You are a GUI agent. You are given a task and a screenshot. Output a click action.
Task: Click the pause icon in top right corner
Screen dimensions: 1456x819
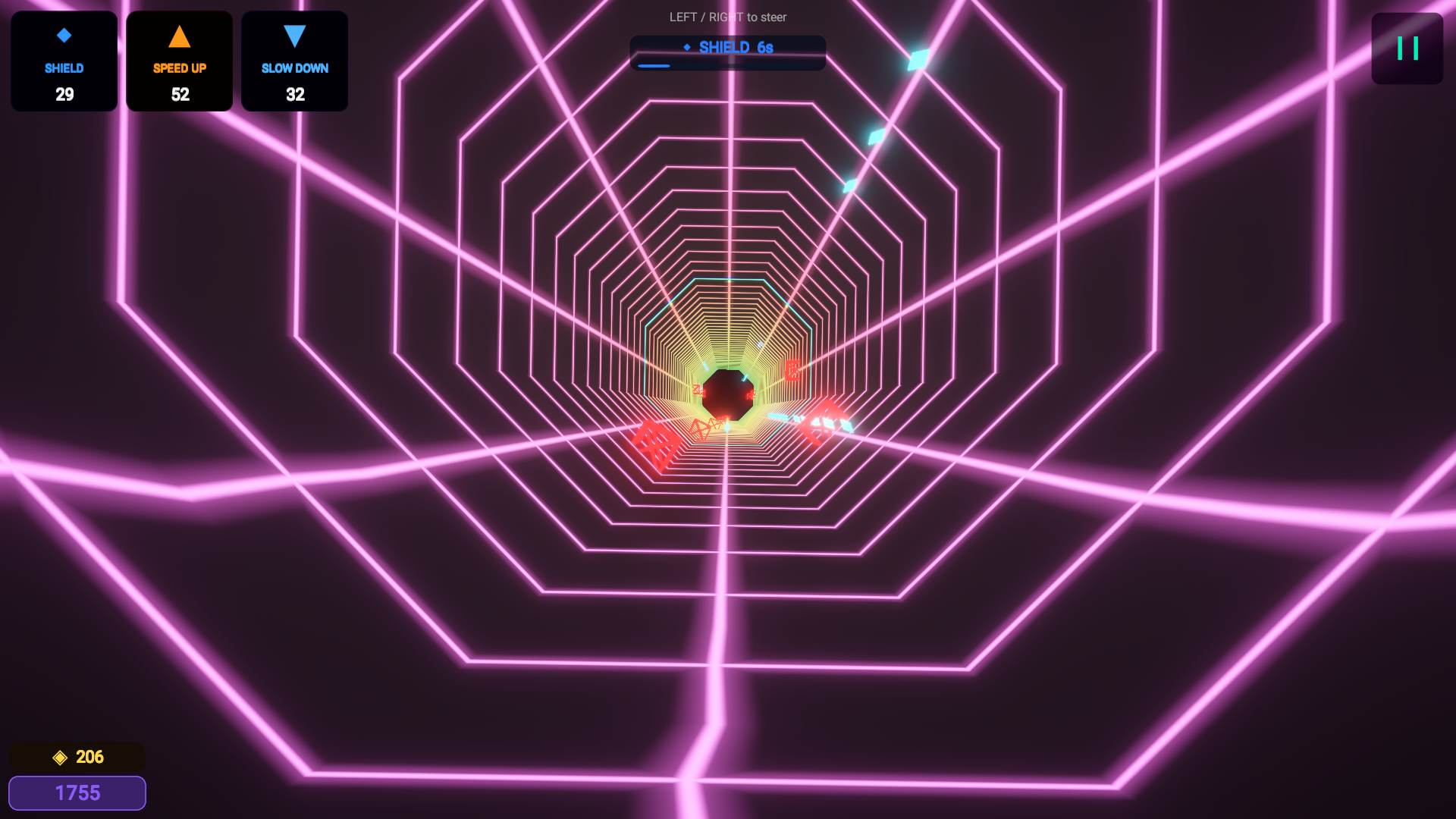tap(1407, 48)
